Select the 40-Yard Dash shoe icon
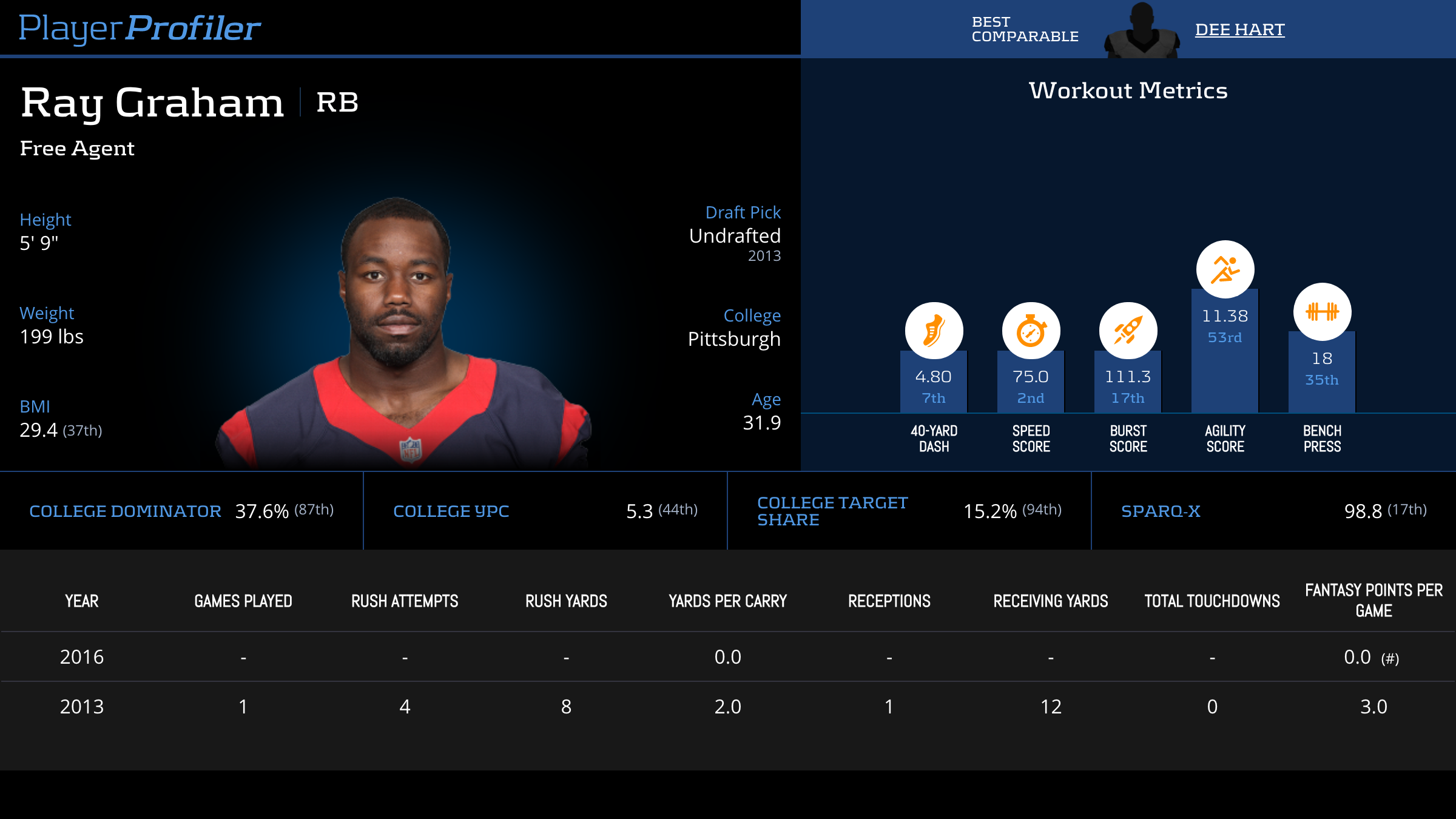This screenshot has width=1456, height=819. [x=934, y=331]
